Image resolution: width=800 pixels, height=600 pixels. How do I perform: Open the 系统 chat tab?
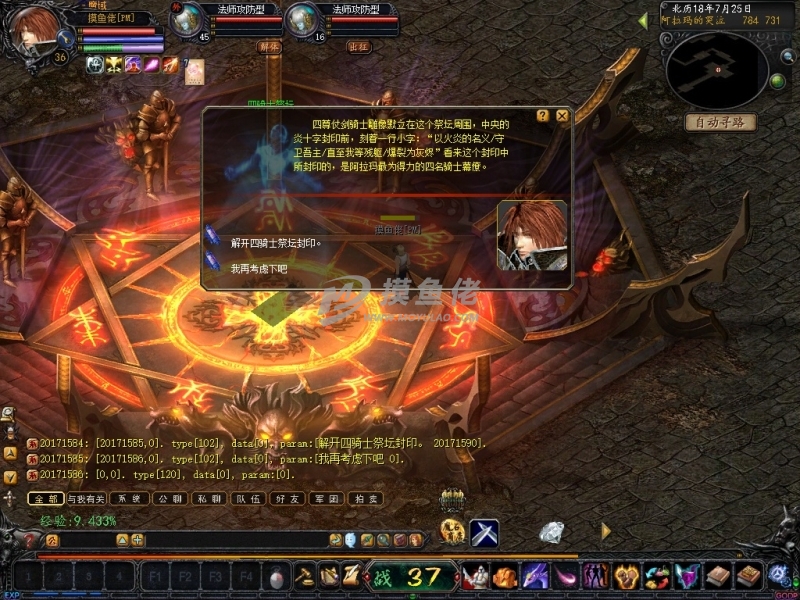click(129, 498)
